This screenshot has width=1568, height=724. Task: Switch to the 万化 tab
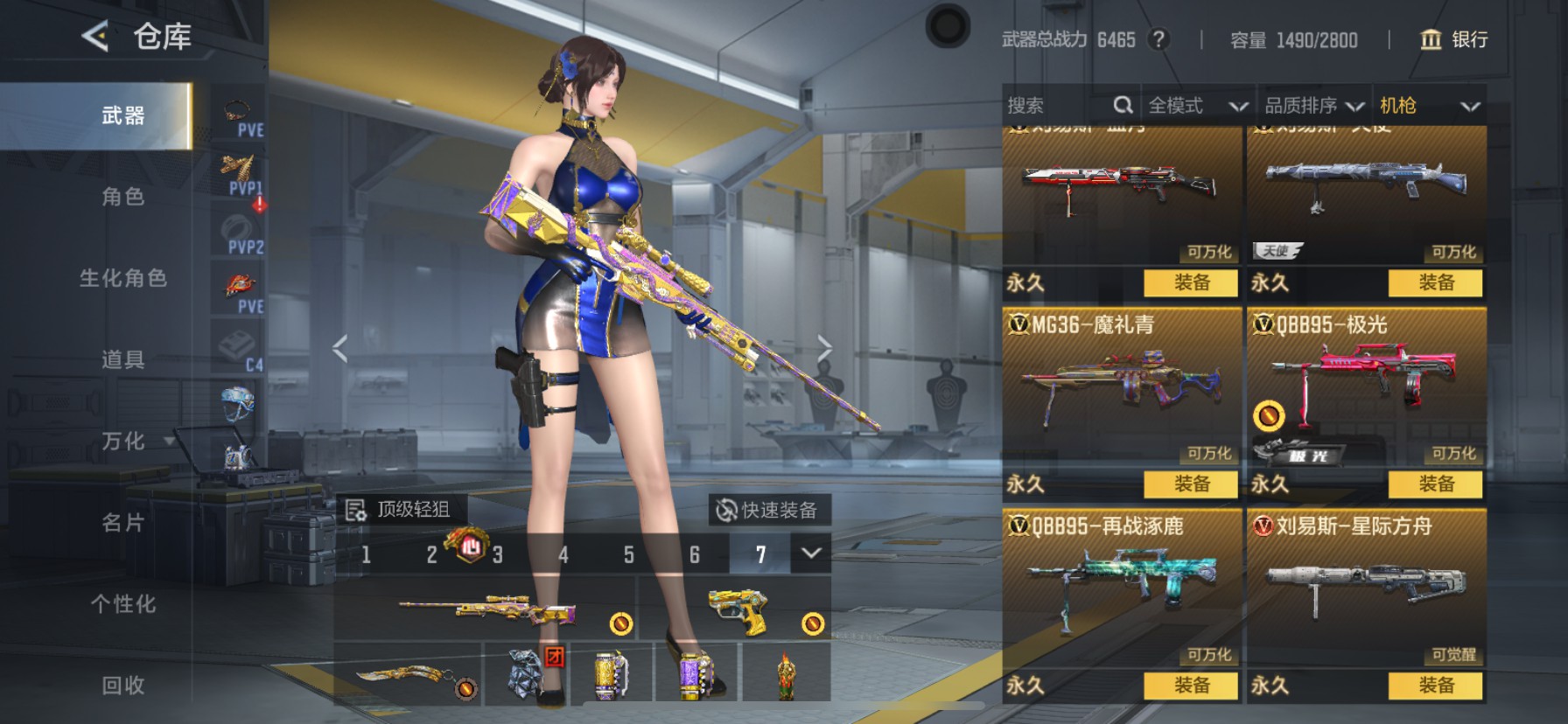tap(122, 442)
